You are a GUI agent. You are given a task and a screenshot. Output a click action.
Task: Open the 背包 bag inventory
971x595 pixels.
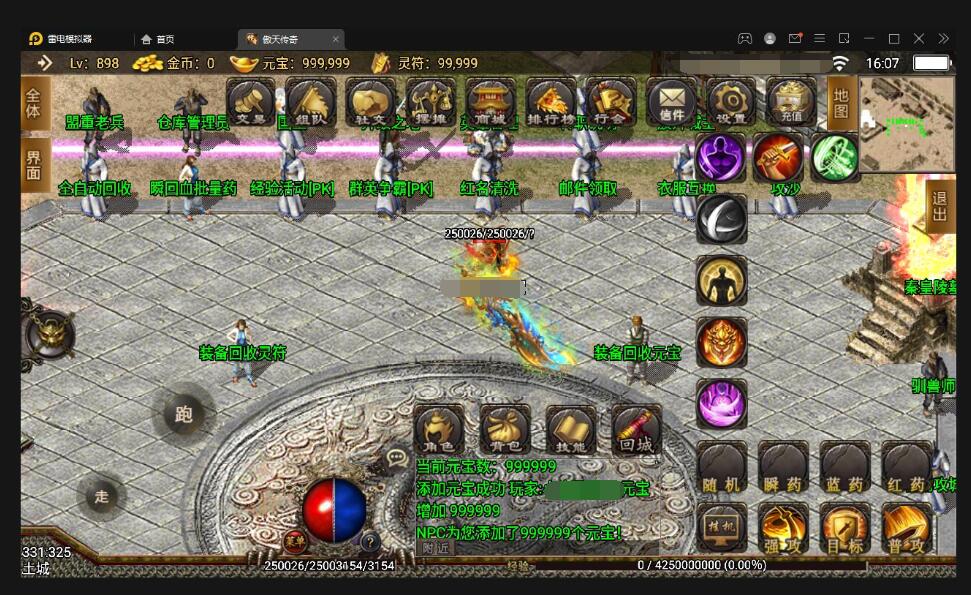[x=504, y=429]
